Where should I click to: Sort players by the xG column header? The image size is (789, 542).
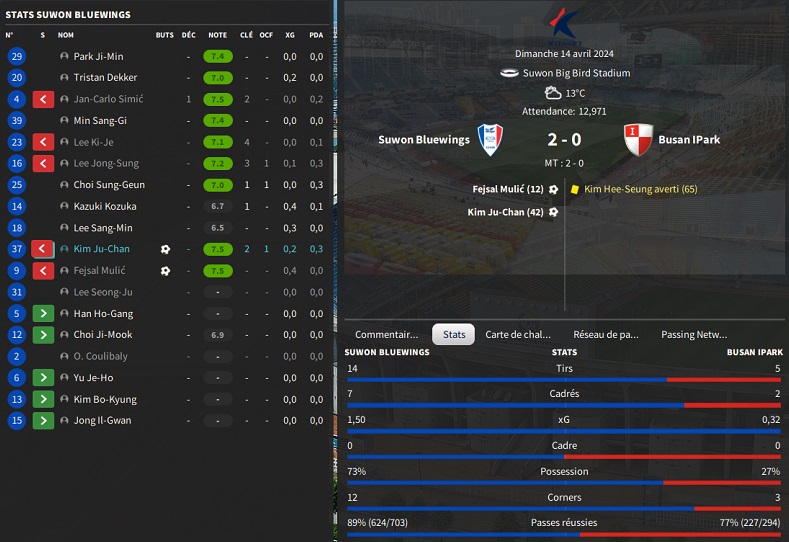tap(290, 34)
